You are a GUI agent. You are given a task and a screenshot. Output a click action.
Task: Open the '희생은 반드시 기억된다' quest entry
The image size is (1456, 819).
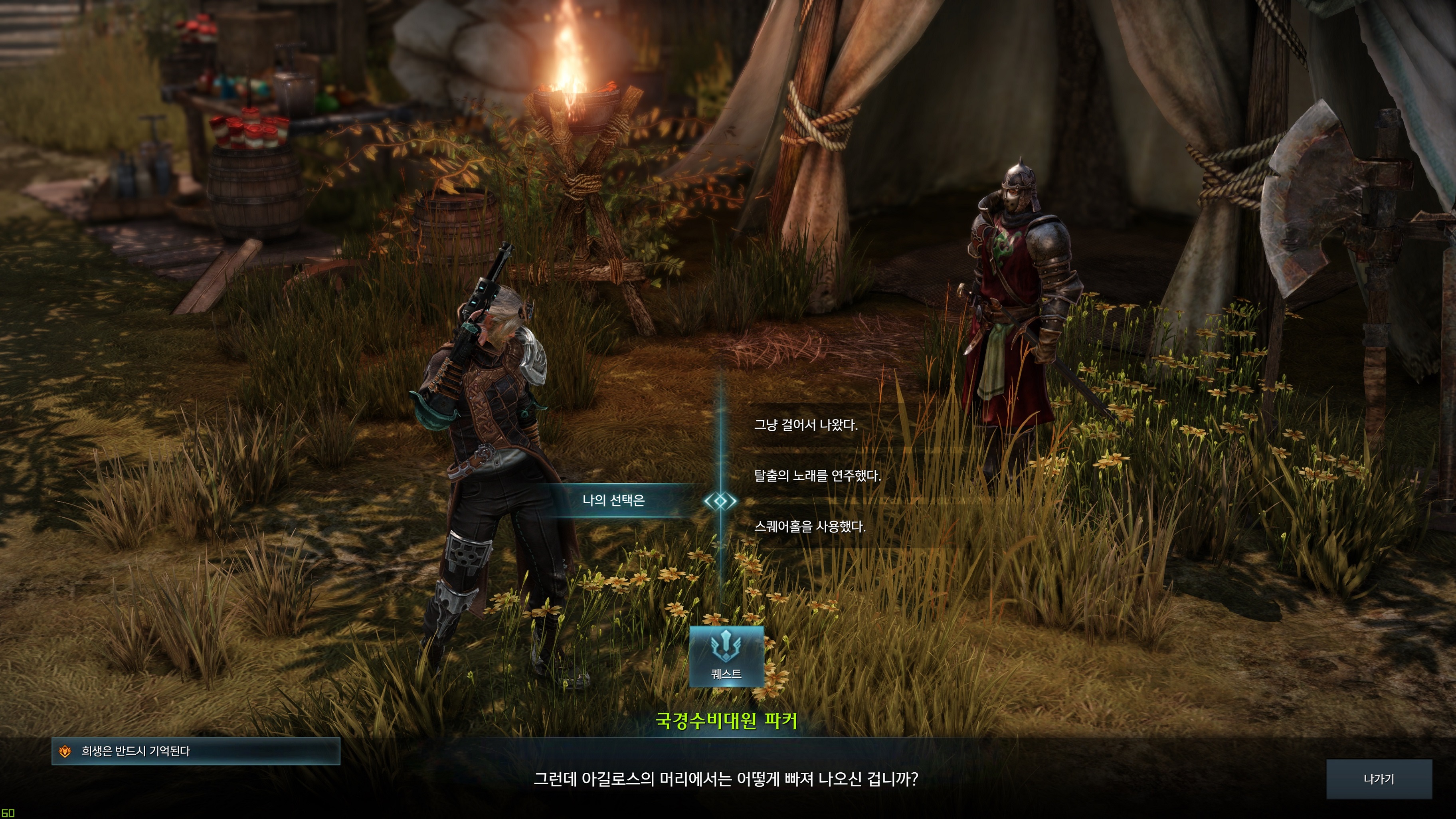click(196, 751)
